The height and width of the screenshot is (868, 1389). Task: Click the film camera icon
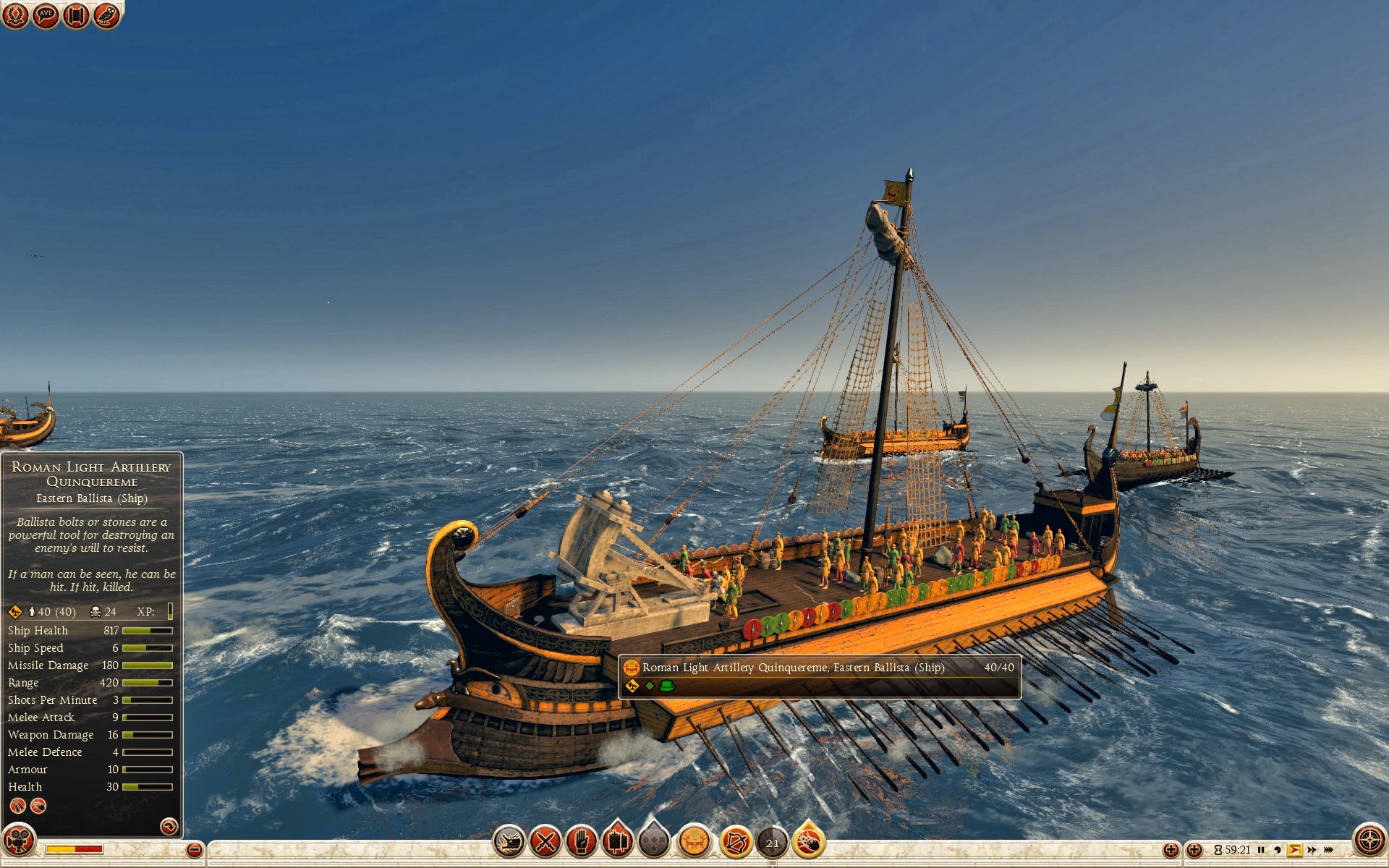click(x=19, y=841)
